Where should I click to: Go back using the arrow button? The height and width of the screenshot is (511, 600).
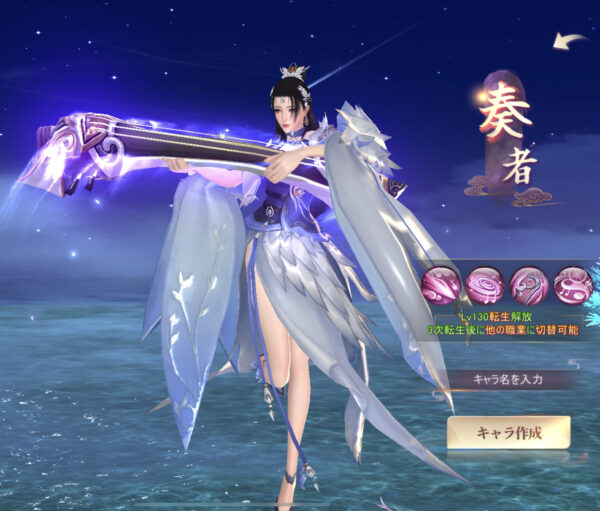click(x=570, y=41)
